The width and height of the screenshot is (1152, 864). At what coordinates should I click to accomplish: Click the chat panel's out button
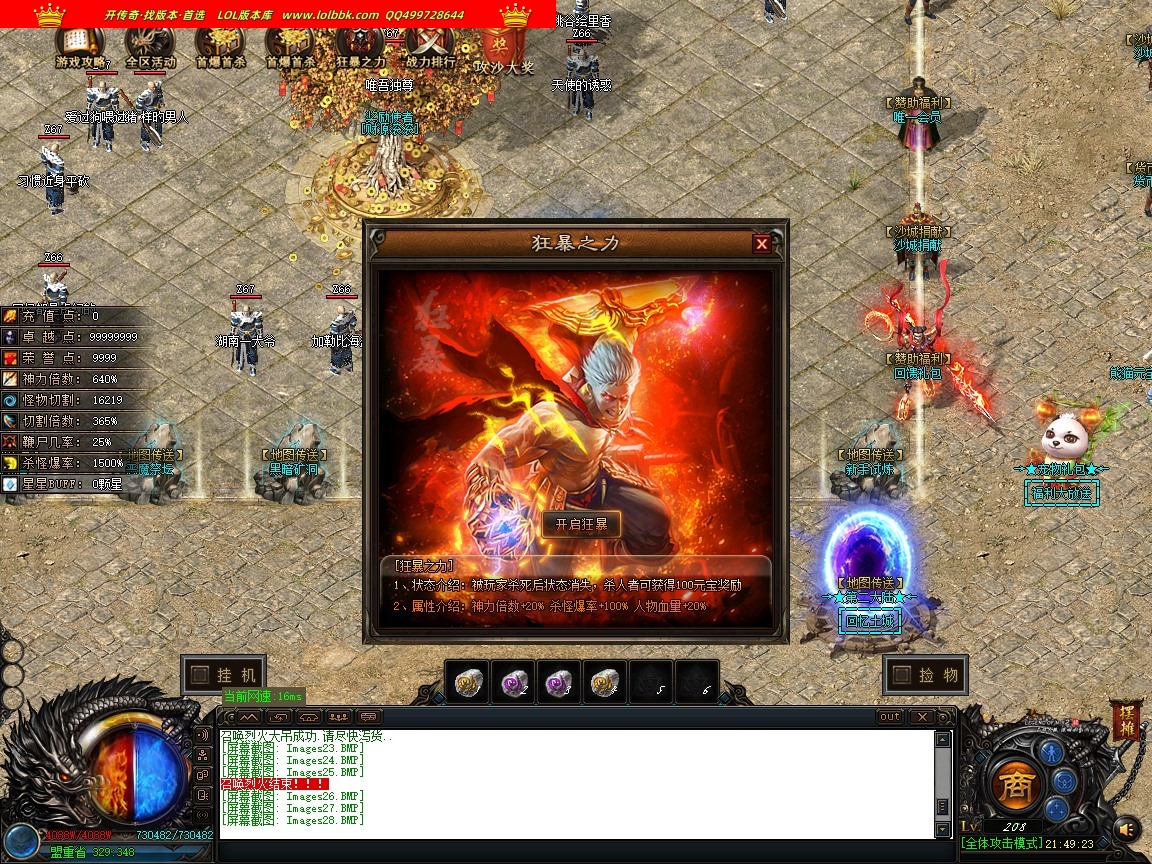889,716
